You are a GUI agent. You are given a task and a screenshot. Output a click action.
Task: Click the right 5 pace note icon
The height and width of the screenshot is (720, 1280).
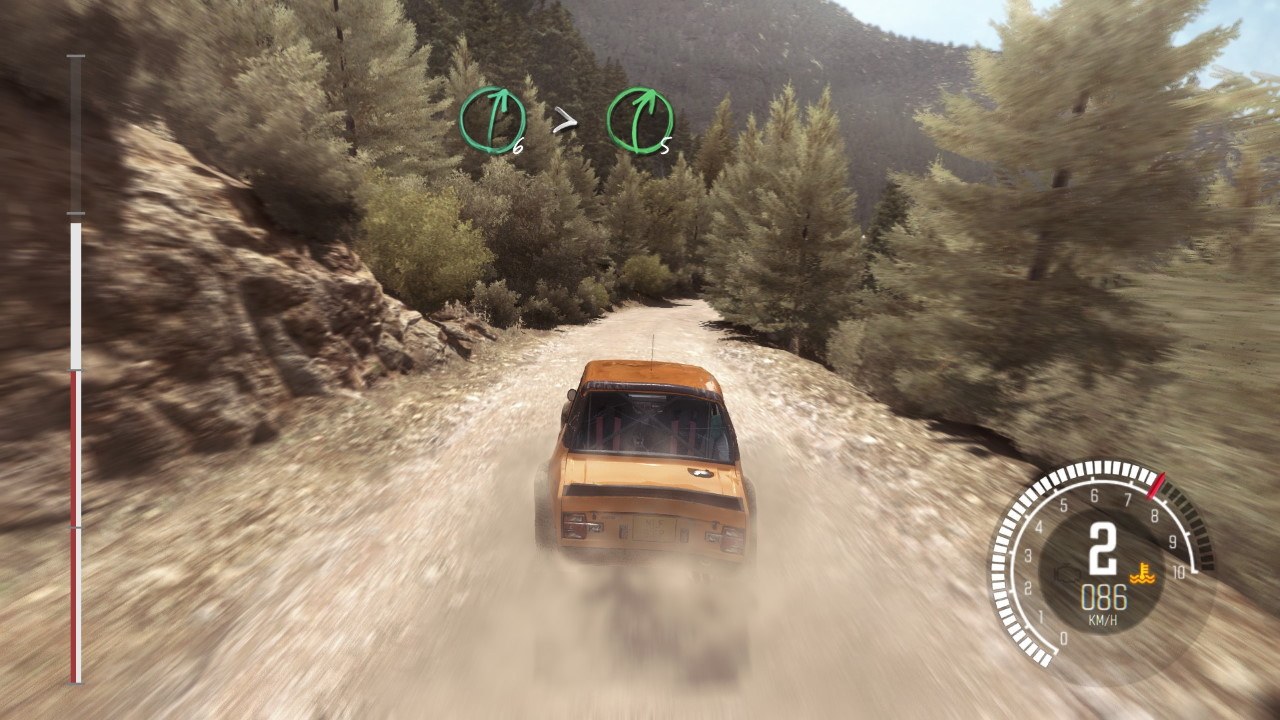pos(640,121)
